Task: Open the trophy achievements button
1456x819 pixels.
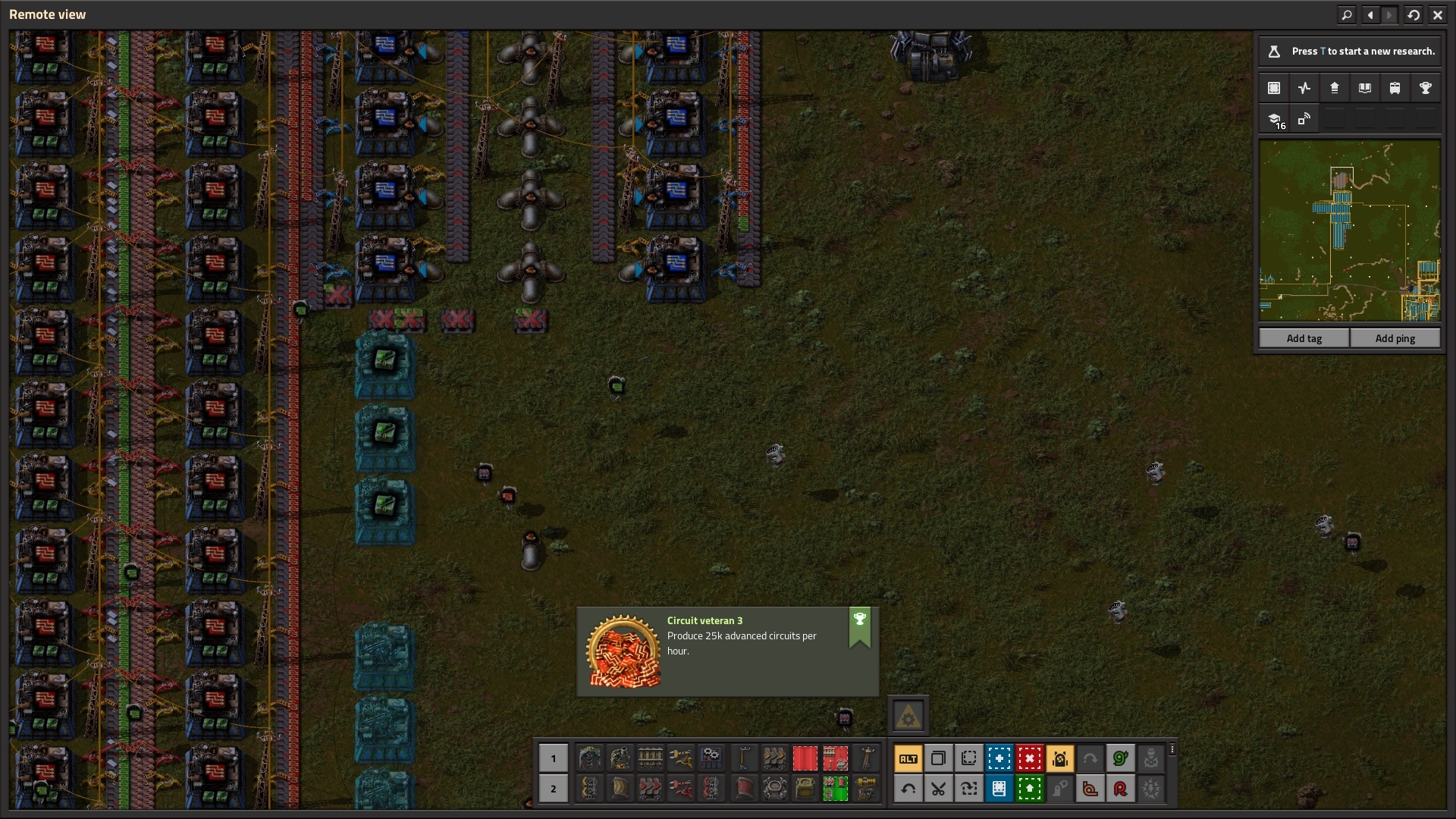Action: 1425,88
